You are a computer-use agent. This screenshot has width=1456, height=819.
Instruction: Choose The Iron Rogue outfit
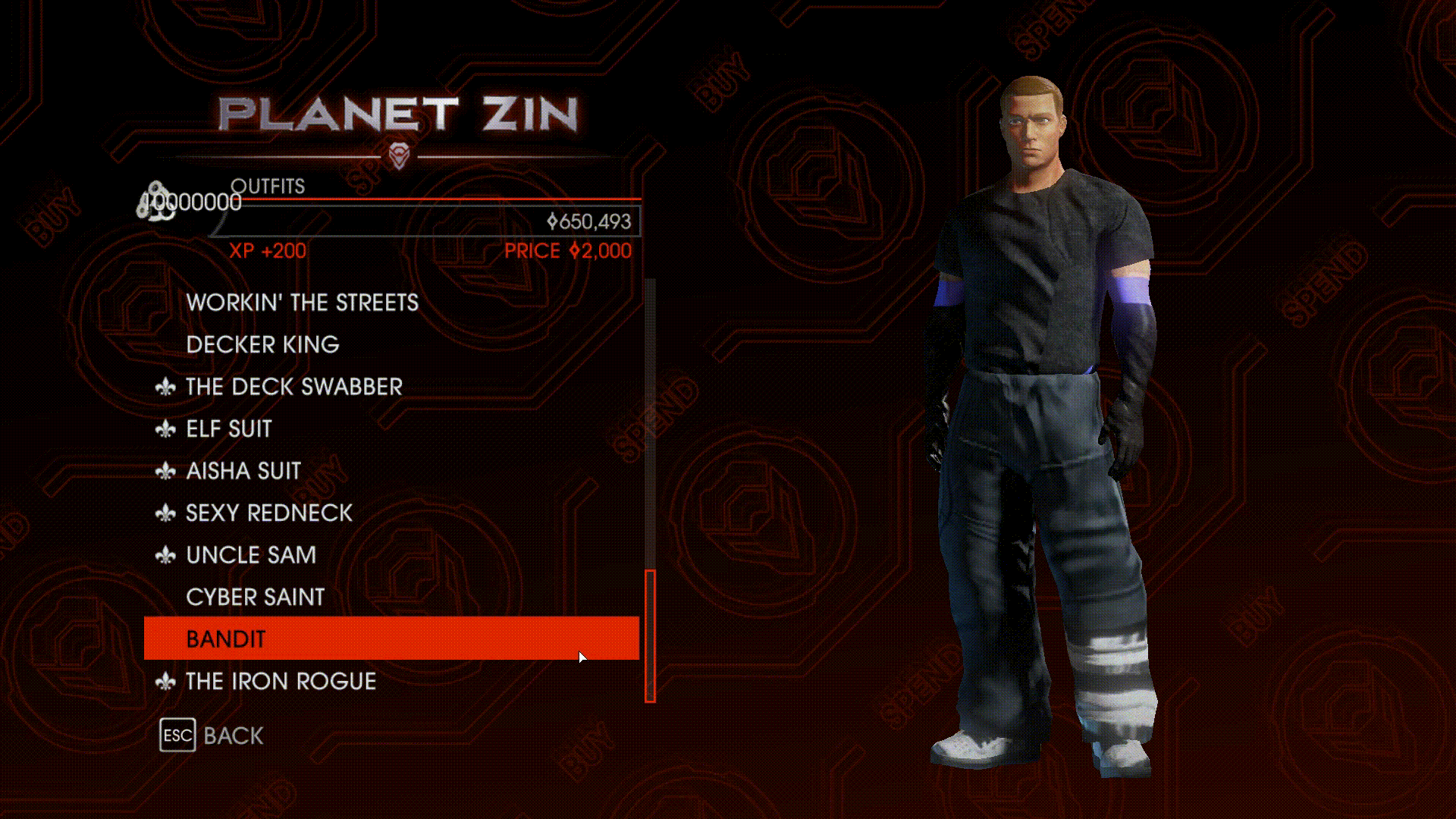tap(281, 682)
